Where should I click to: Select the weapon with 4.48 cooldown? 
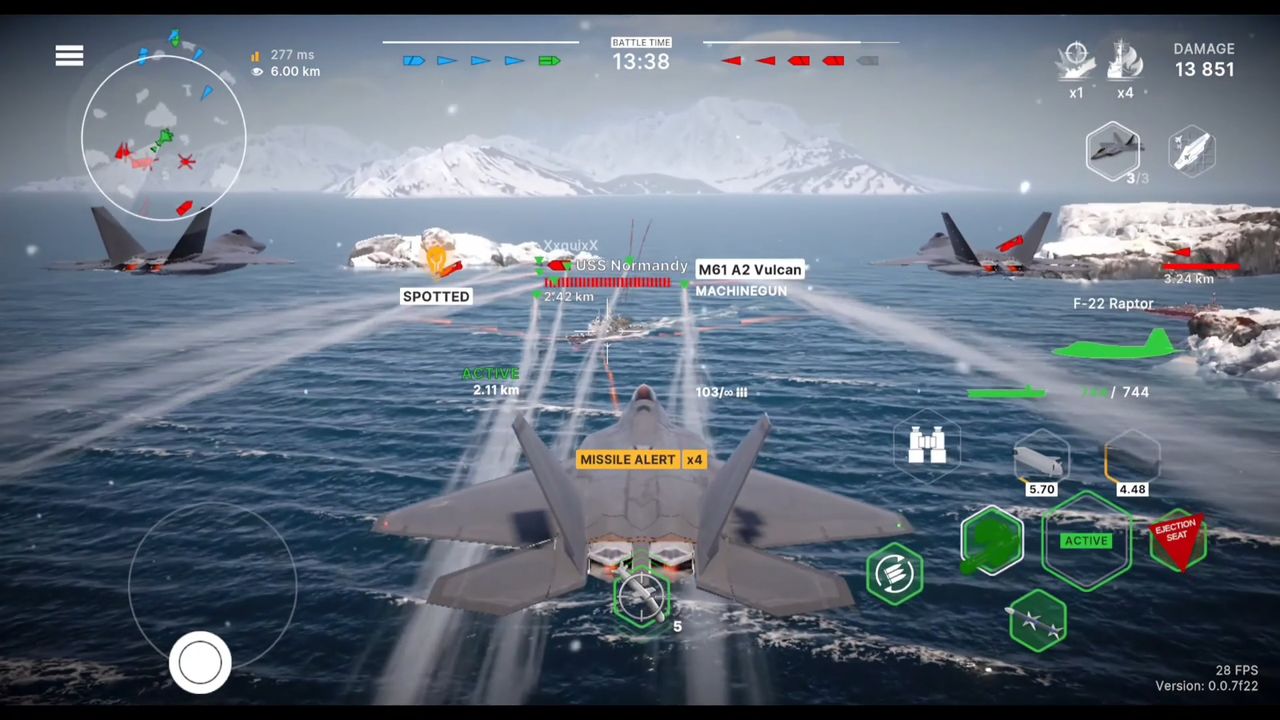[x=1132, y=460]
